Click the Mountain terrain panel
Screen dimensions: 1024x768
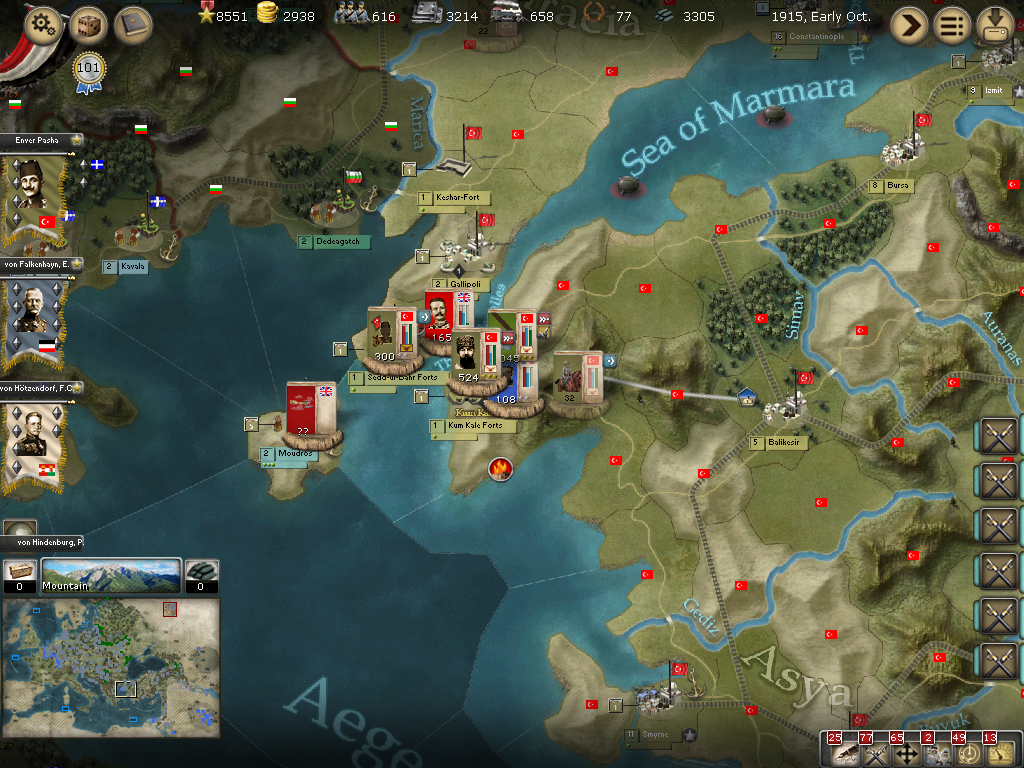110,576
